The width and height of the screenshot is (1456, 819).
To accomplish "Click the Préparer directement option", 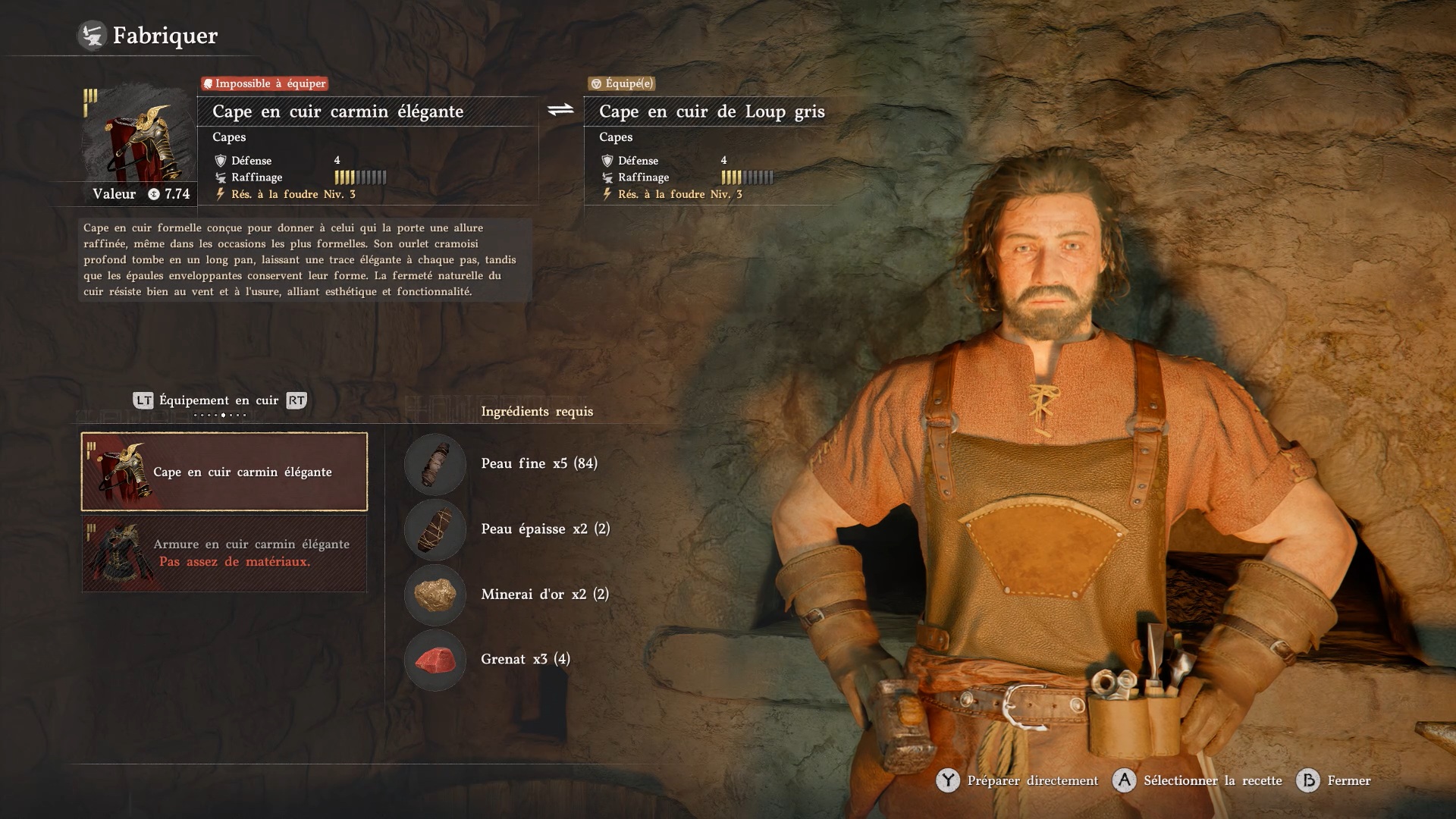I will click(x=1018, y=780).
